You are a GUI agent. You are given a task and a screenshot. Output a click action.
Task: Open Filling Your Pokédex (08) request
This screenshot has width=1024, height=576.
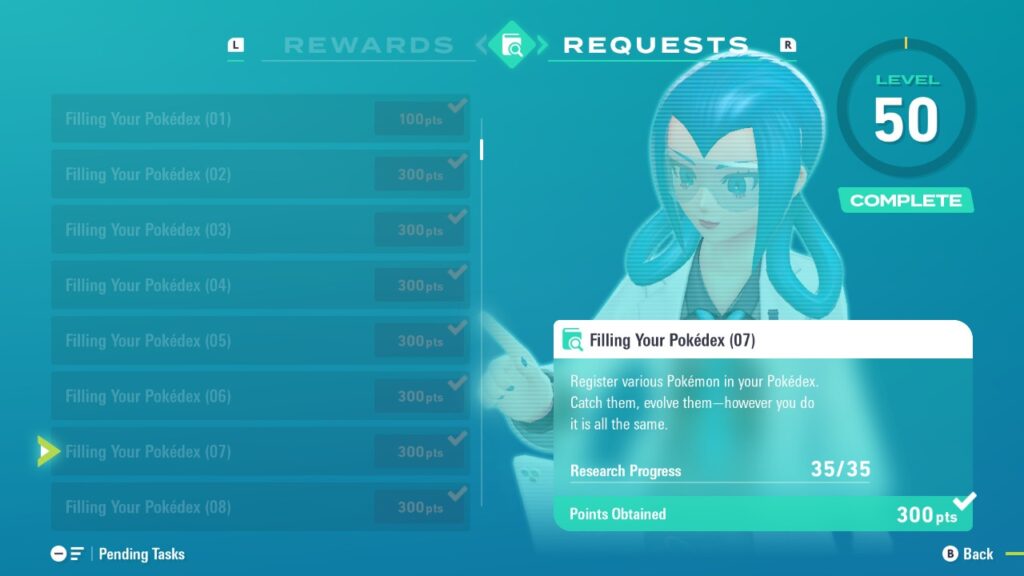point(260,507)
